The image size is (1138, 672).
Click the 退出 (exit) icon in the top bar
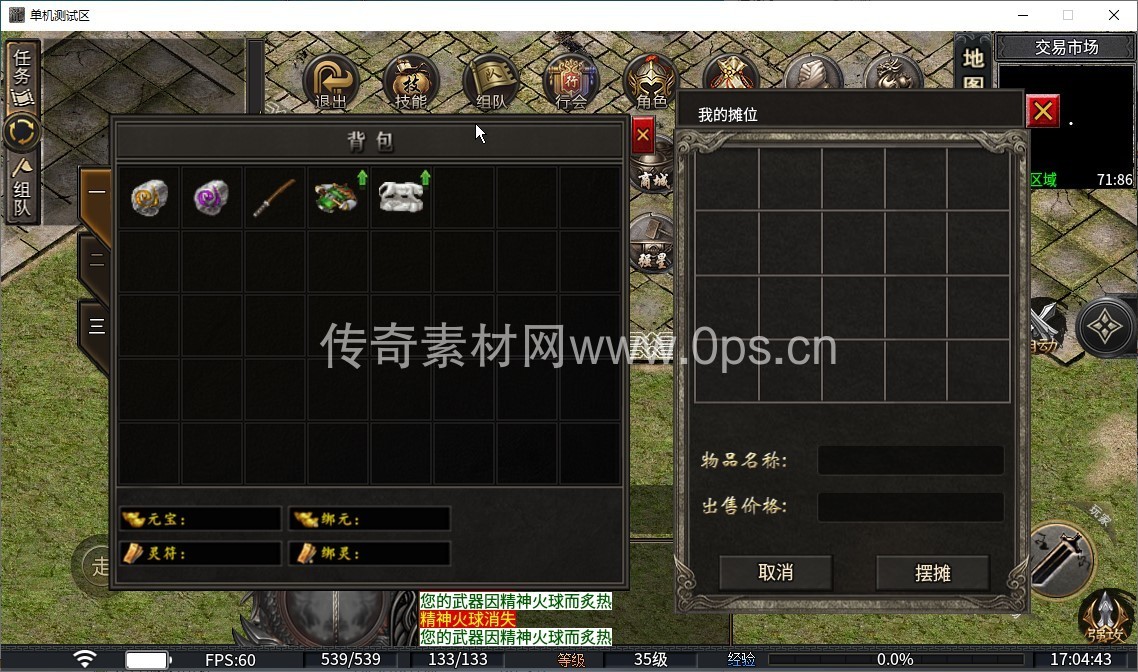point(330,80)
